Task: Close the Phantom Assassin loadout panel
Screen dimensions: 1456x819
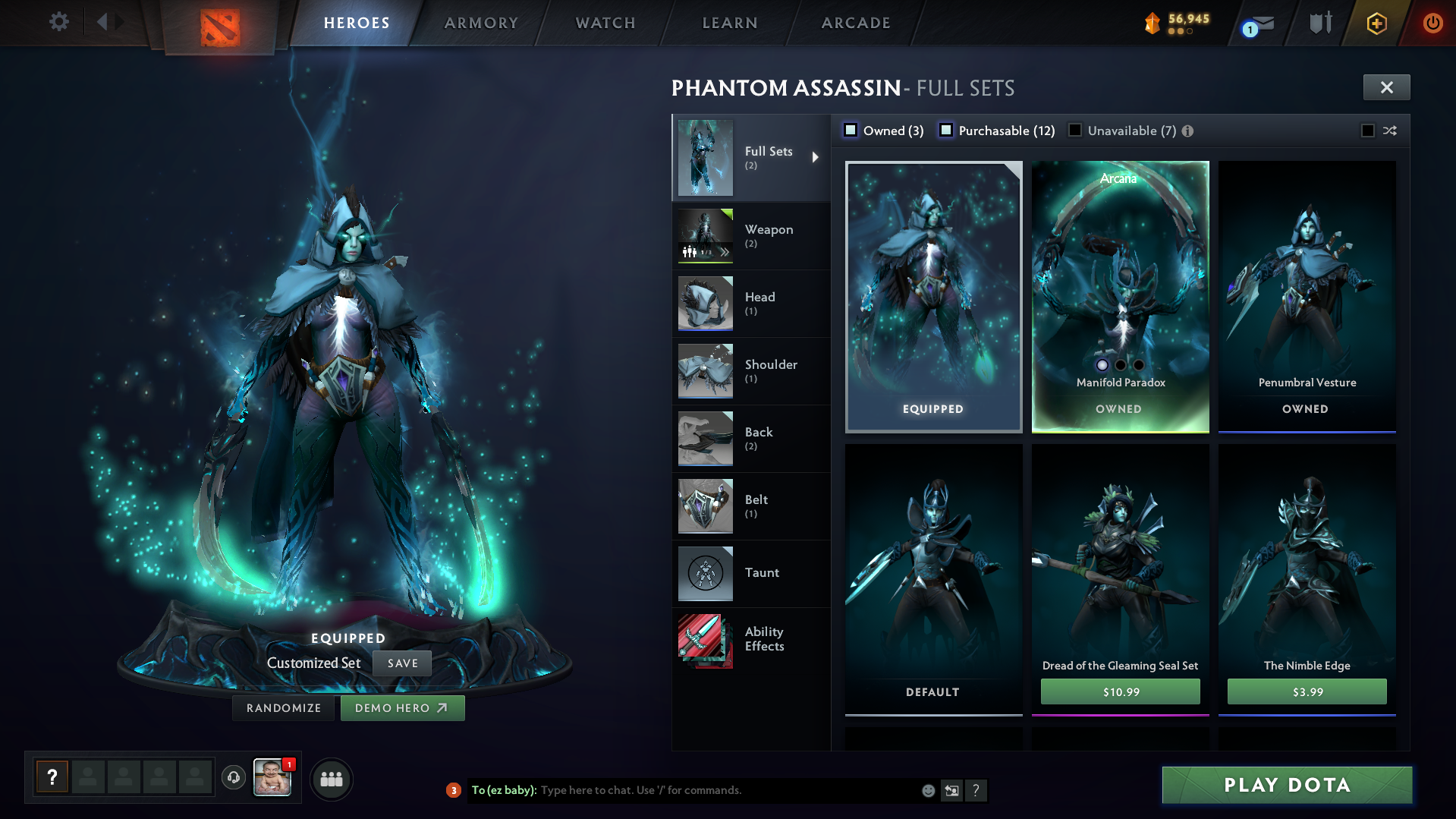Action: coord(1386,87)
